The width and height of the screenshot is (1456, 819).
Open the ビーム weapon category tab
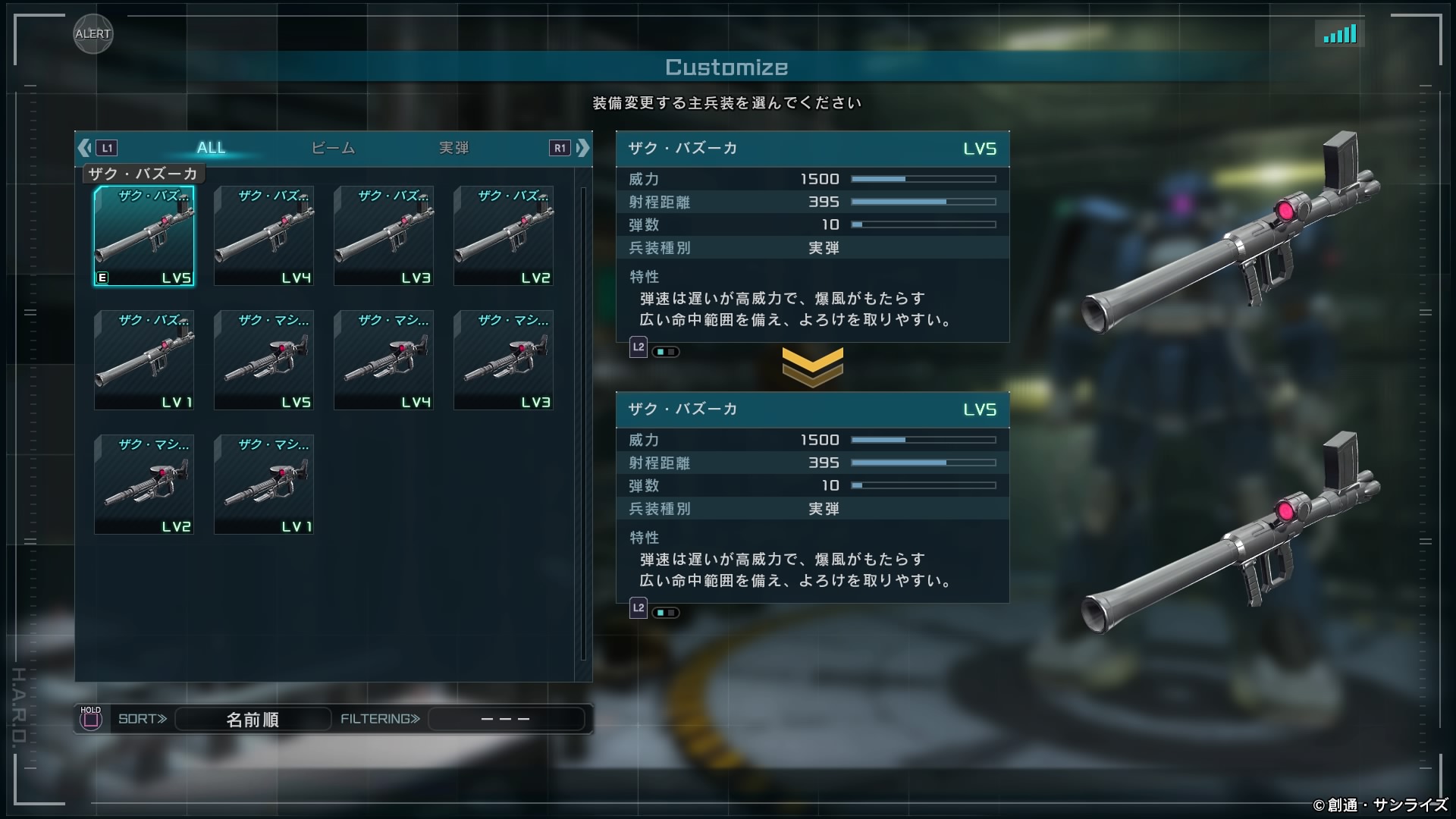[x=333, y=148]
